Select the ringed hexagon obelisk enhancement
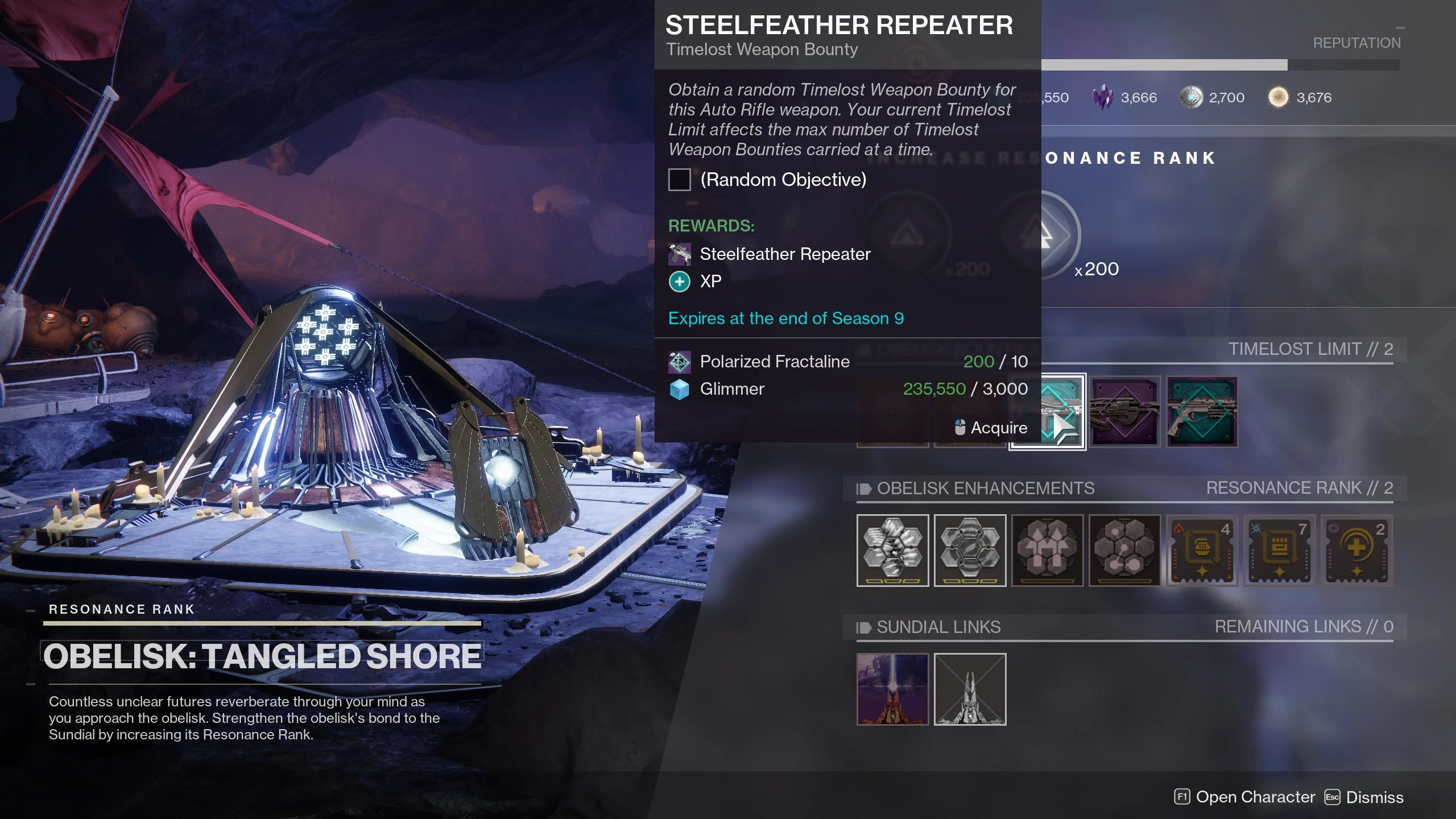 [970, 550]
